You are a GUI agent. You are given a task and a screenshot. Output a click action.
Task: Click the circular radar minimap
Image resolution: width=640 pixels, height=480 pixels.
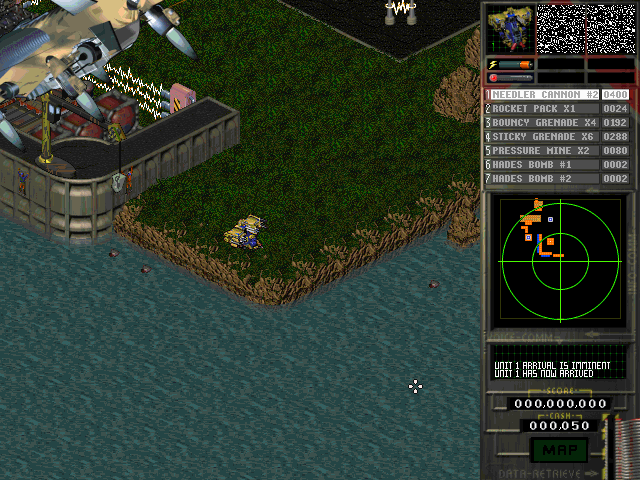559,258
